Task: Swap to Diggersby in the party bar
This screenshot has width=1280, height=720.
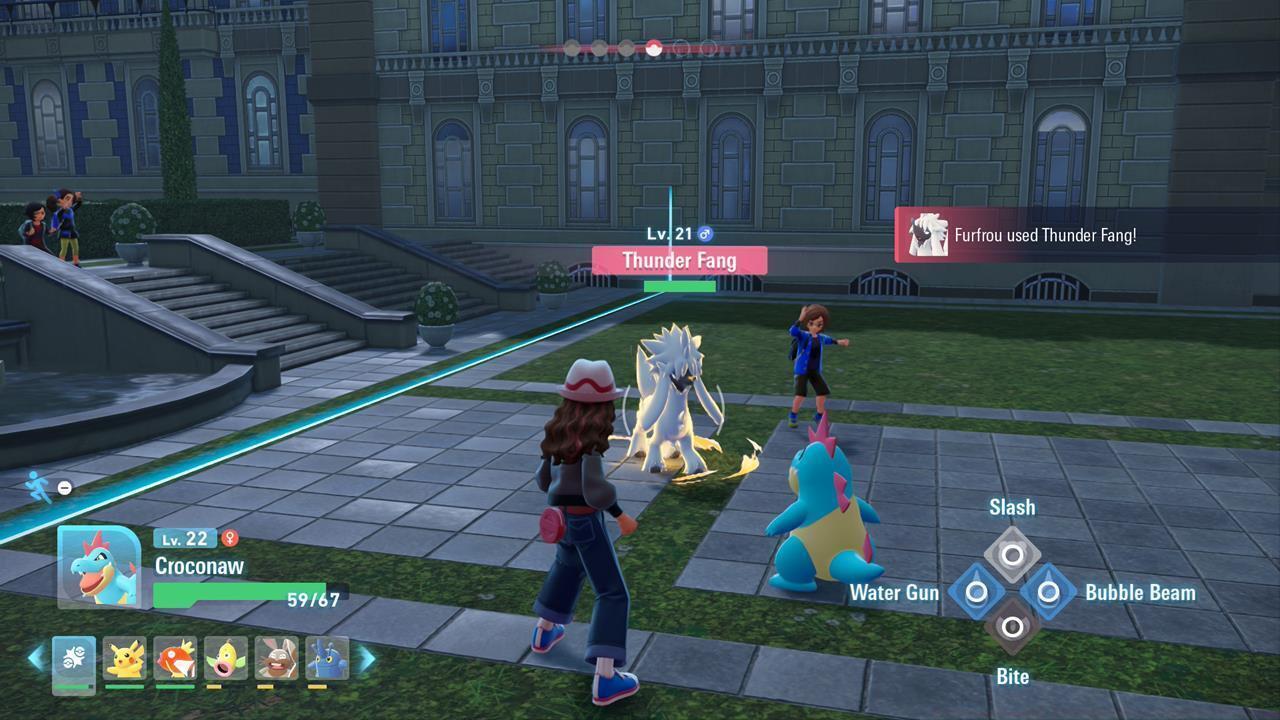Action: tap(277, 658)
